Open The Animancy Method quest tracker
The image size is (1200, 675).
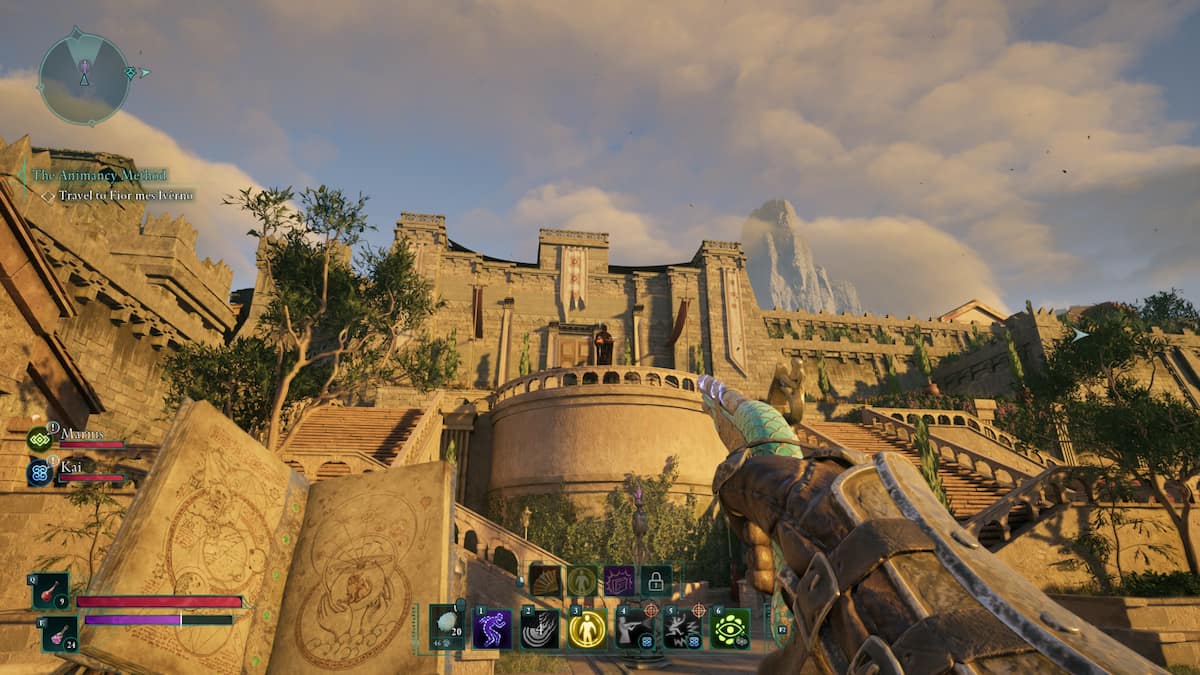(98, 175)
